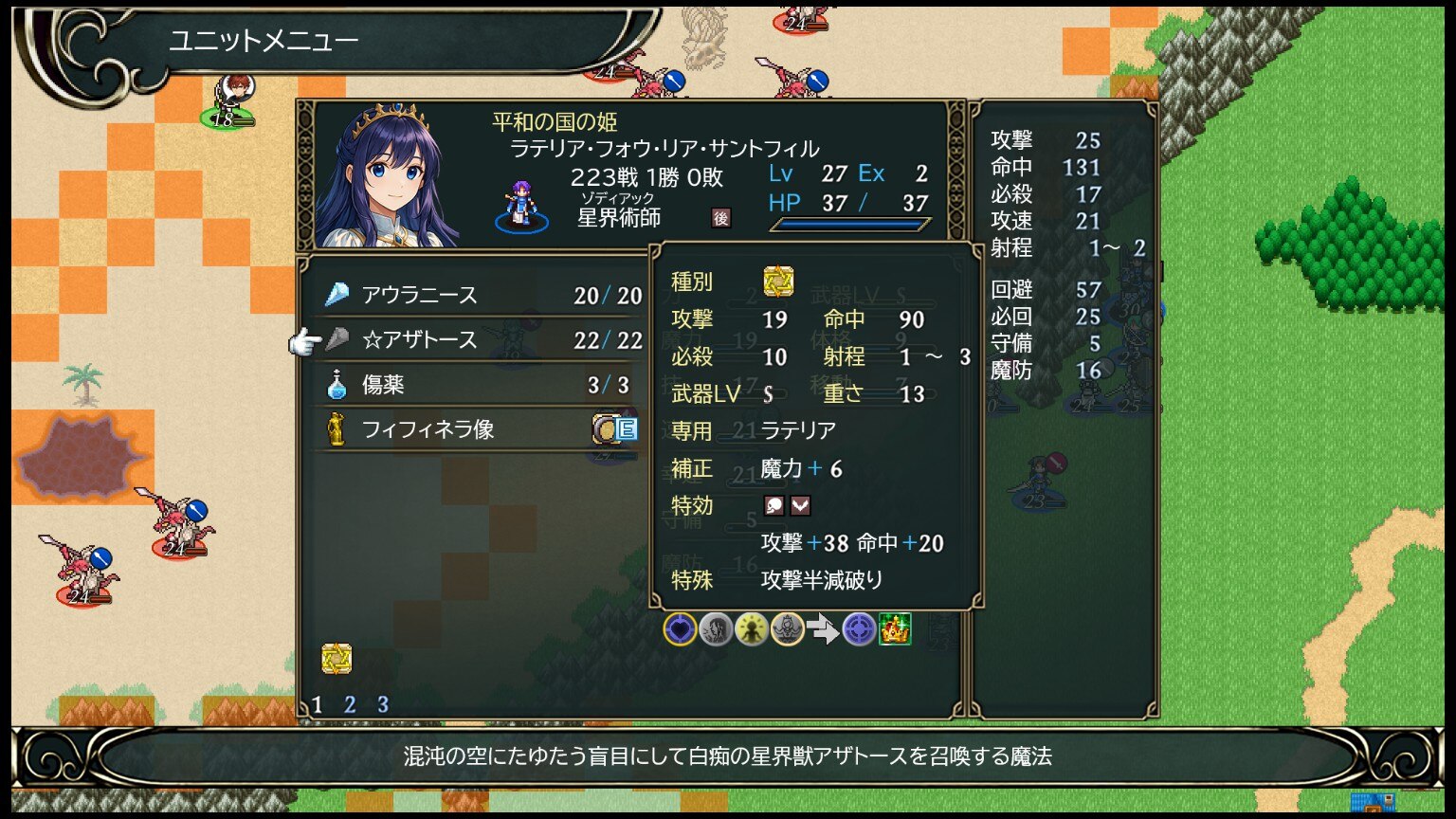Screen dimensions: 1456x819
Task: Switch to page 3 of unit menu
Action: point(382,704)
